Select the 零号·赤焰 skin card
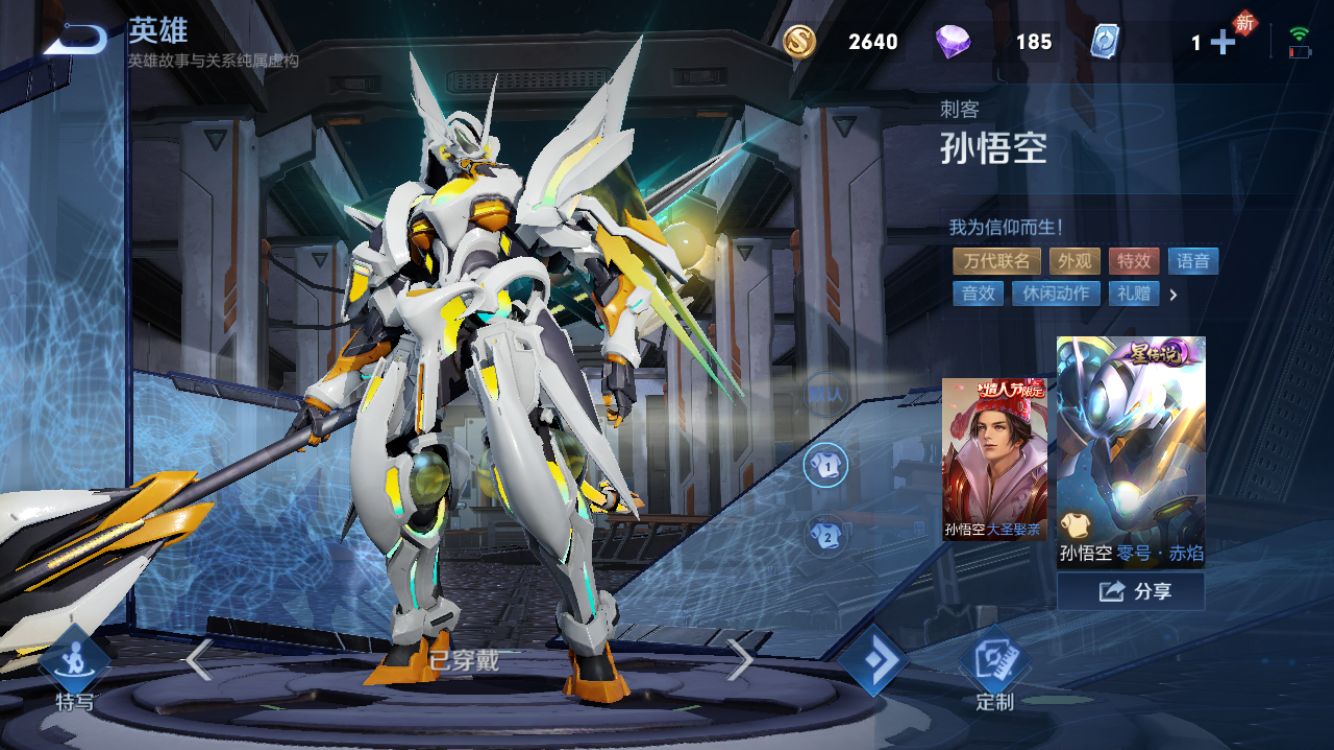Screen dimensions: 1334x750 [1131, 450]
